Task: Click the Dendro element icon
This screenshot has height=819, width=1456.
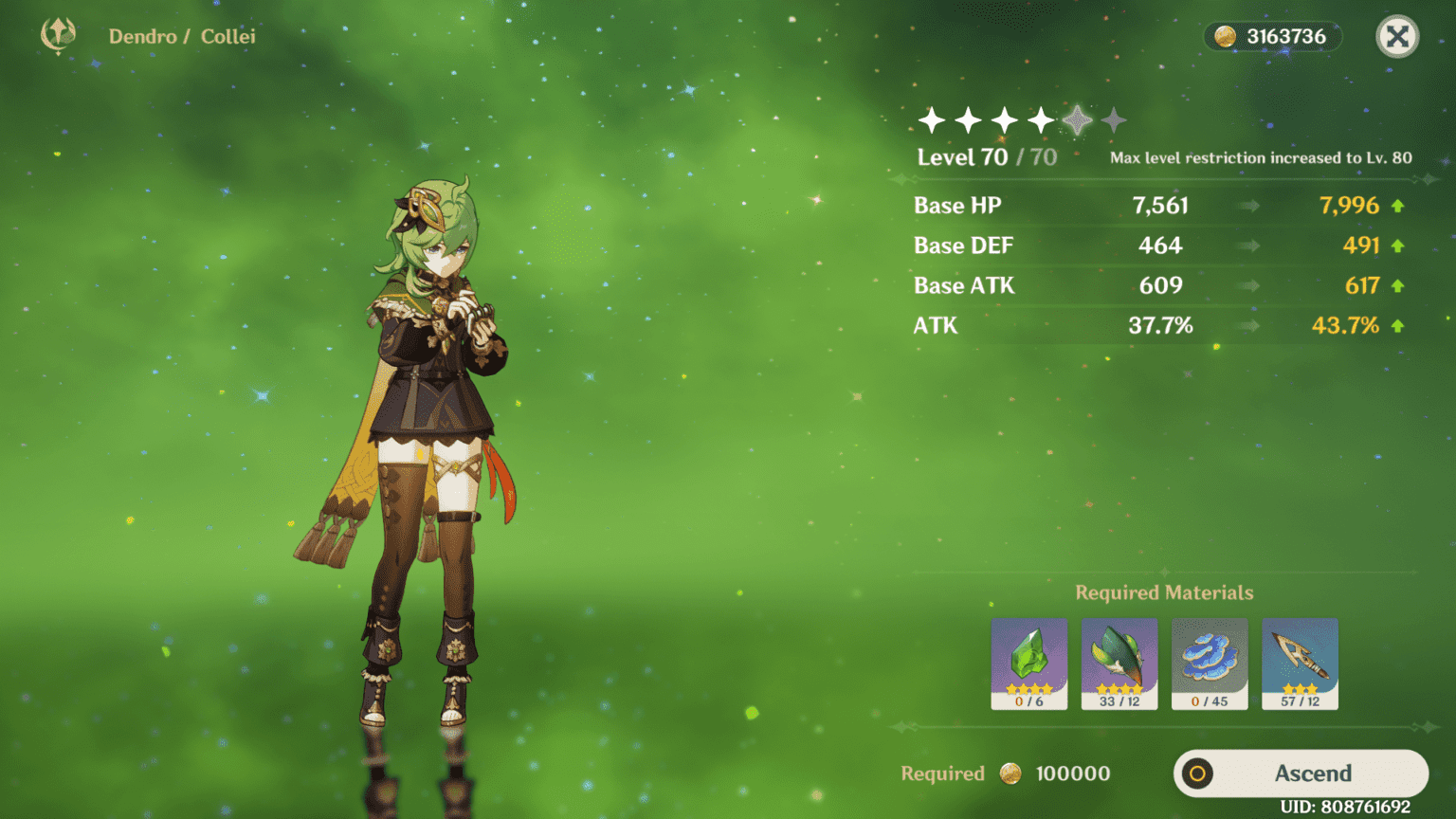Action: [x=59, y=35]
